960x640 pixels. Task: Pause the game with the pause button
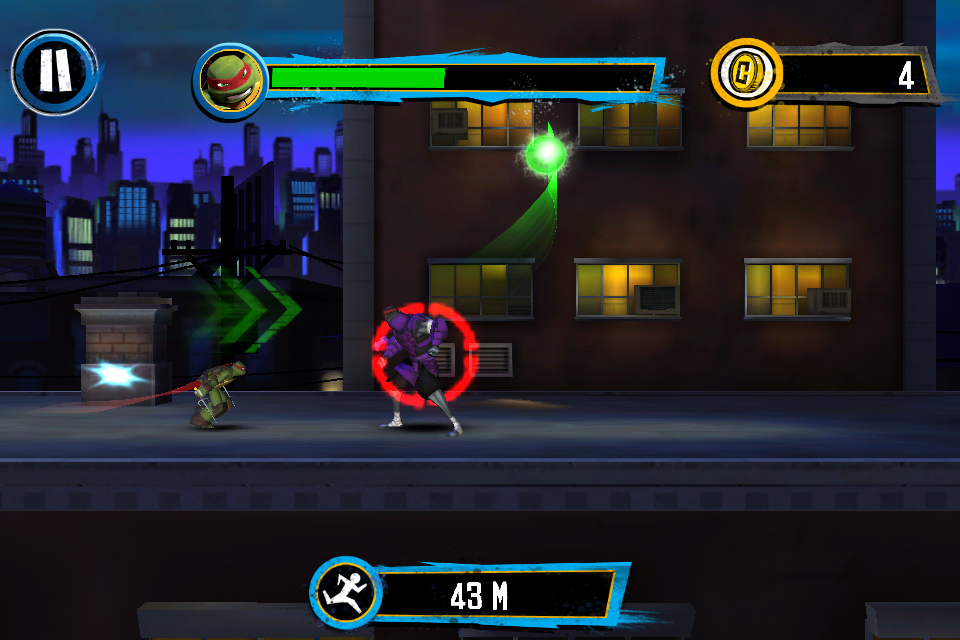pos(55,72)
